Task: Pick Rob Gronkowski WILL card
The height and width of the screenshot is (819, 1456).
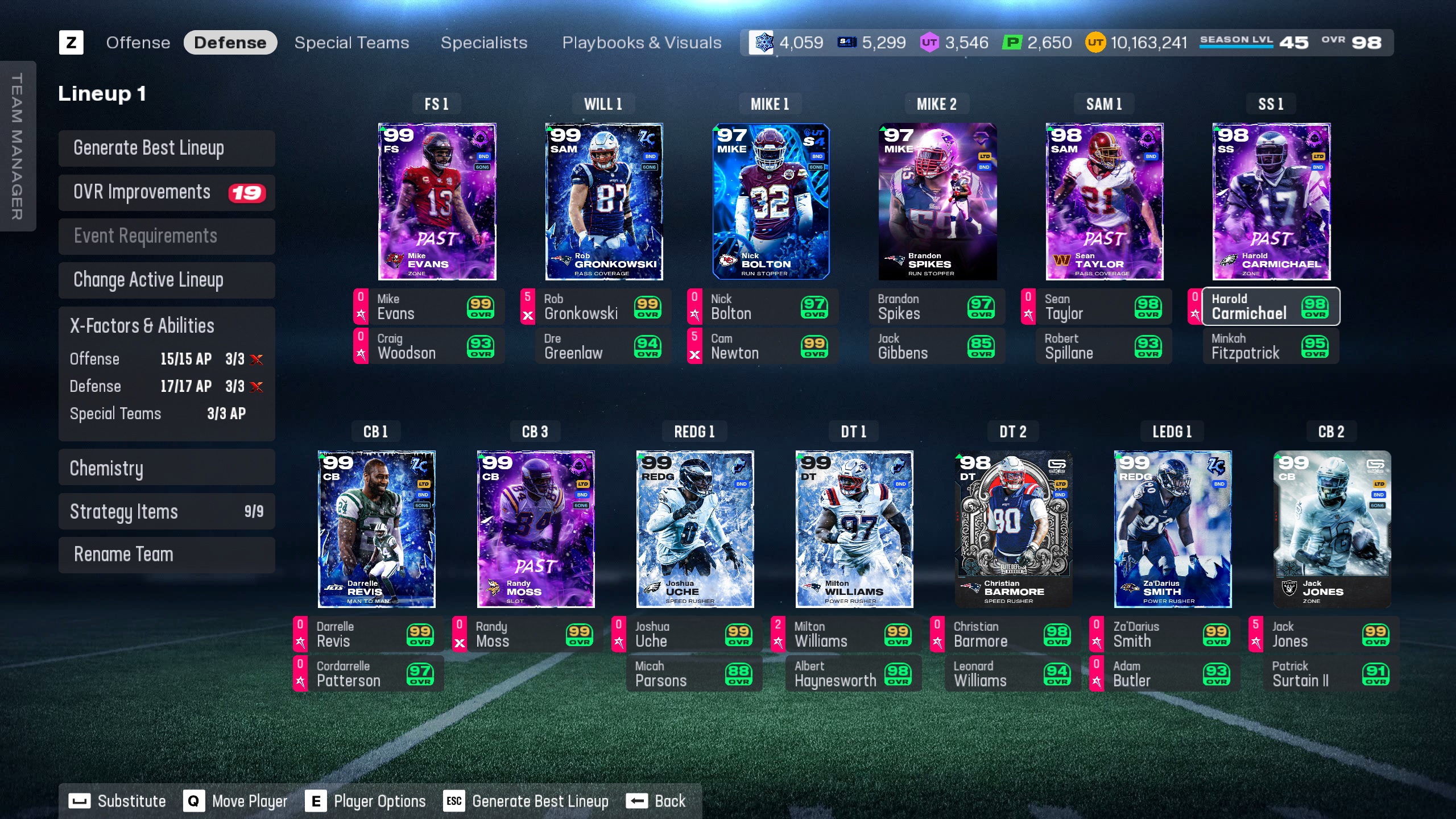Action: 603,201
